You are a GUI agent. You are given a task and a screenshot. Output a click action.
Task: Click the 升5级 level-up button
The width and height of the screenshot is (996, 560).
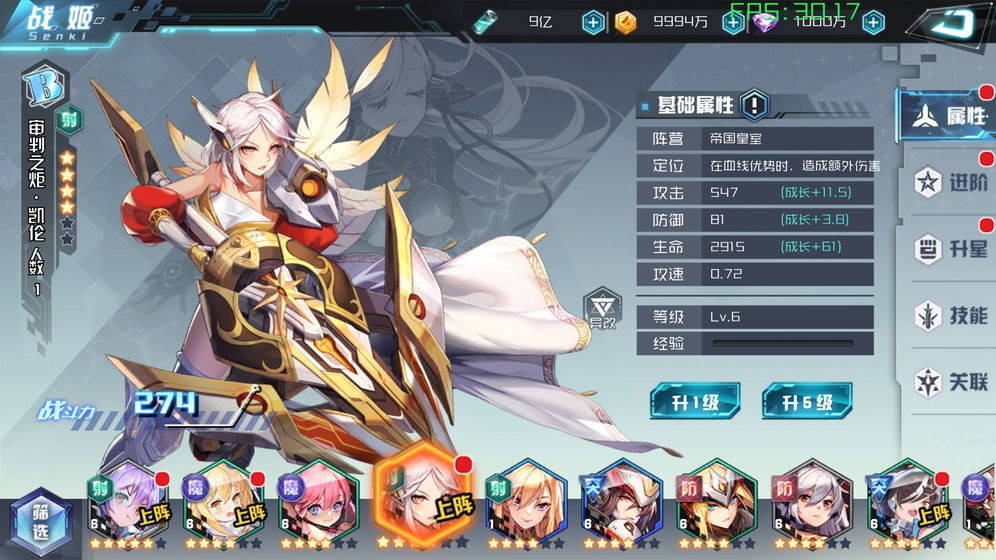807,402
